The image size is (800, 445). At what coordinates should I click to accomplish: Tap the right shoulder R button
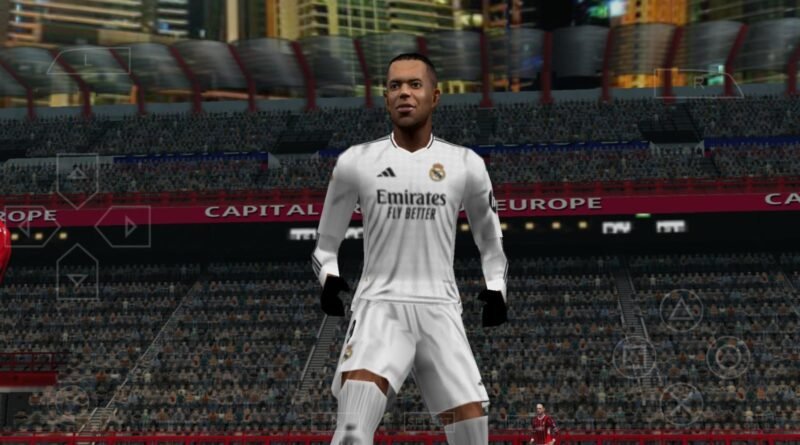pyautogui.click(x=698, y=82)
